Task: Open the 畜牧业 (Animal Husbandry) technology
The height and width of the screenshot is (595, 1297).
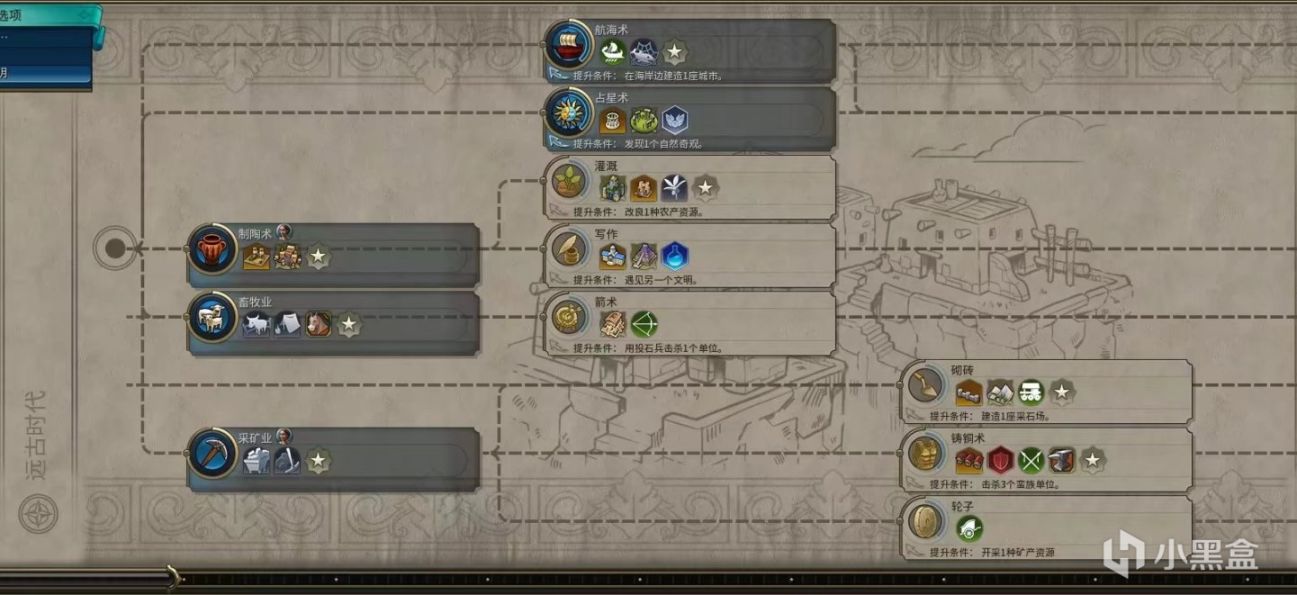Action: [212, 319]
